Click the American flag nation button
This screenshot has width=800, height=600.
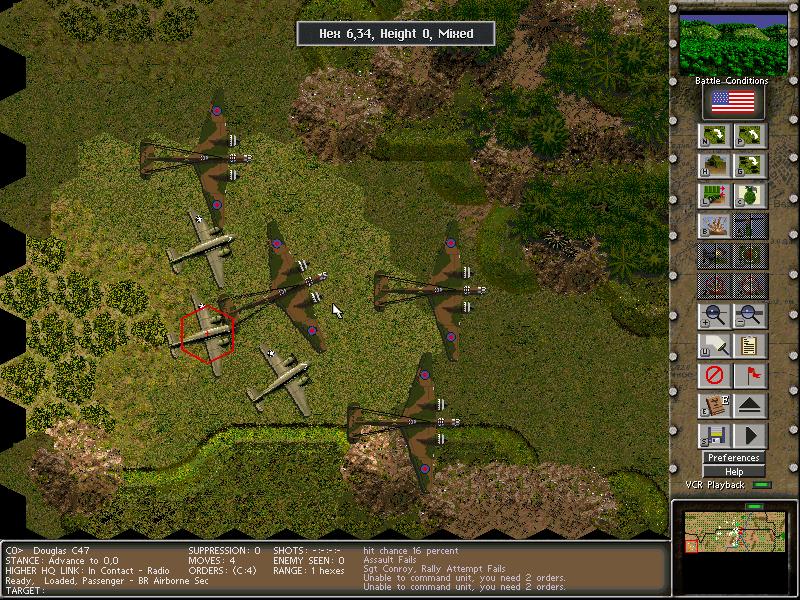click(732, 102)
